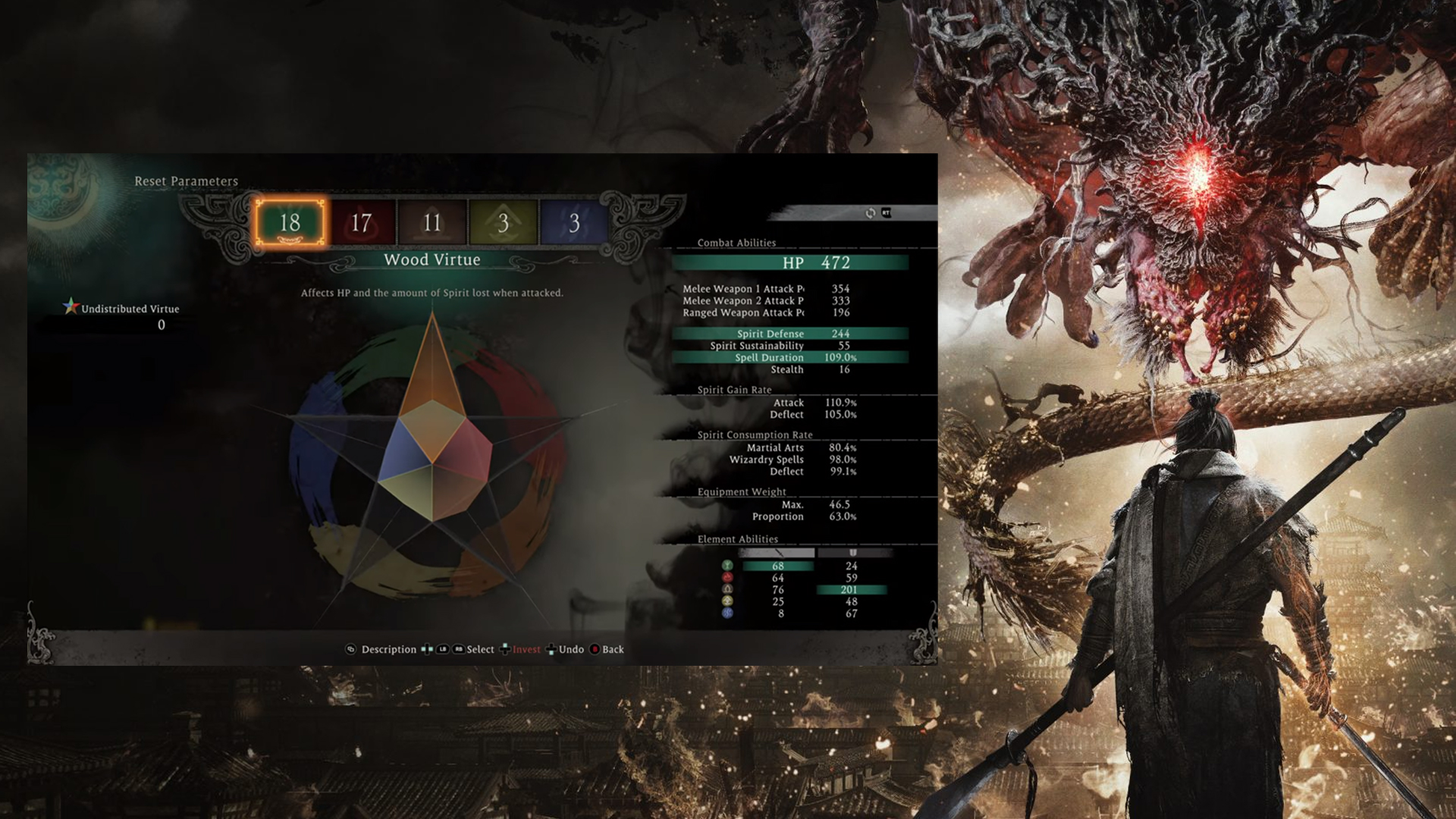This screenshot has height=819, width=1456.
Task: Choose the red Fire Virtue box showing 17
Action: (361, 223)
